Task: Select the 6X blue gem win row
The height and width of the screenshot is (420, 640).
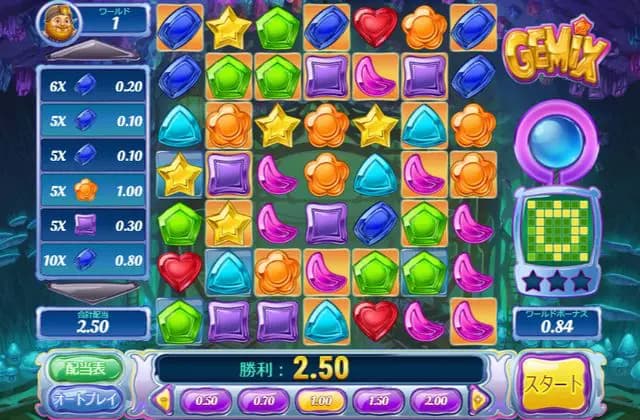Action: coord(94,86)
